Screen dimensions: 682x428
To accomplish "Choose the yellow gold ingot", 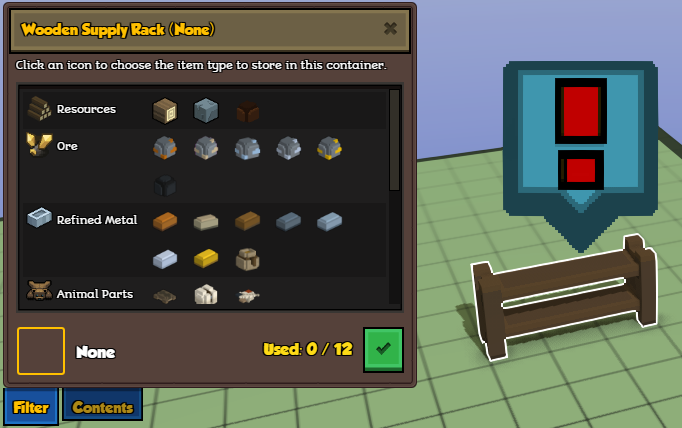I will coord(205,258).
